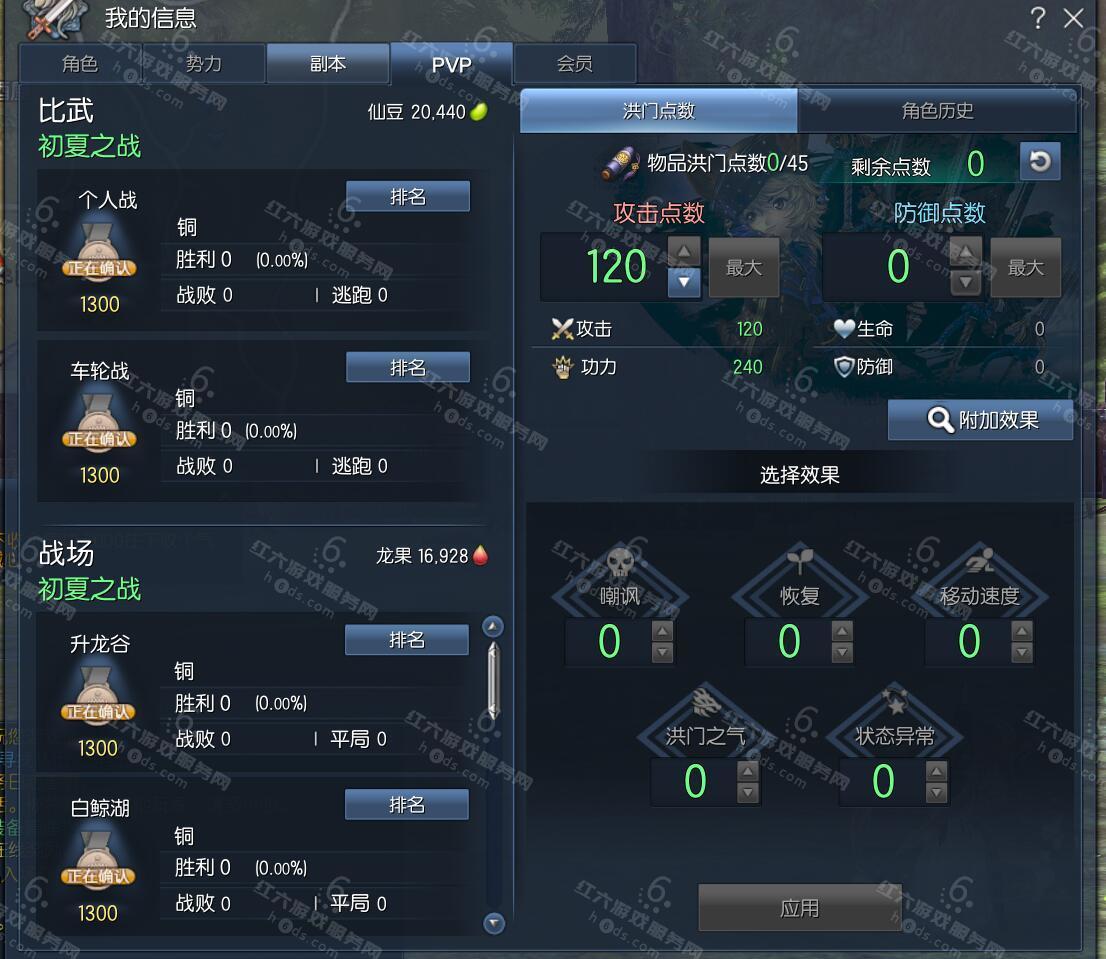Max out 防御点数 with 最大 button
Viewport: 1106px width, 959px height.
[x=1025, y=268]
